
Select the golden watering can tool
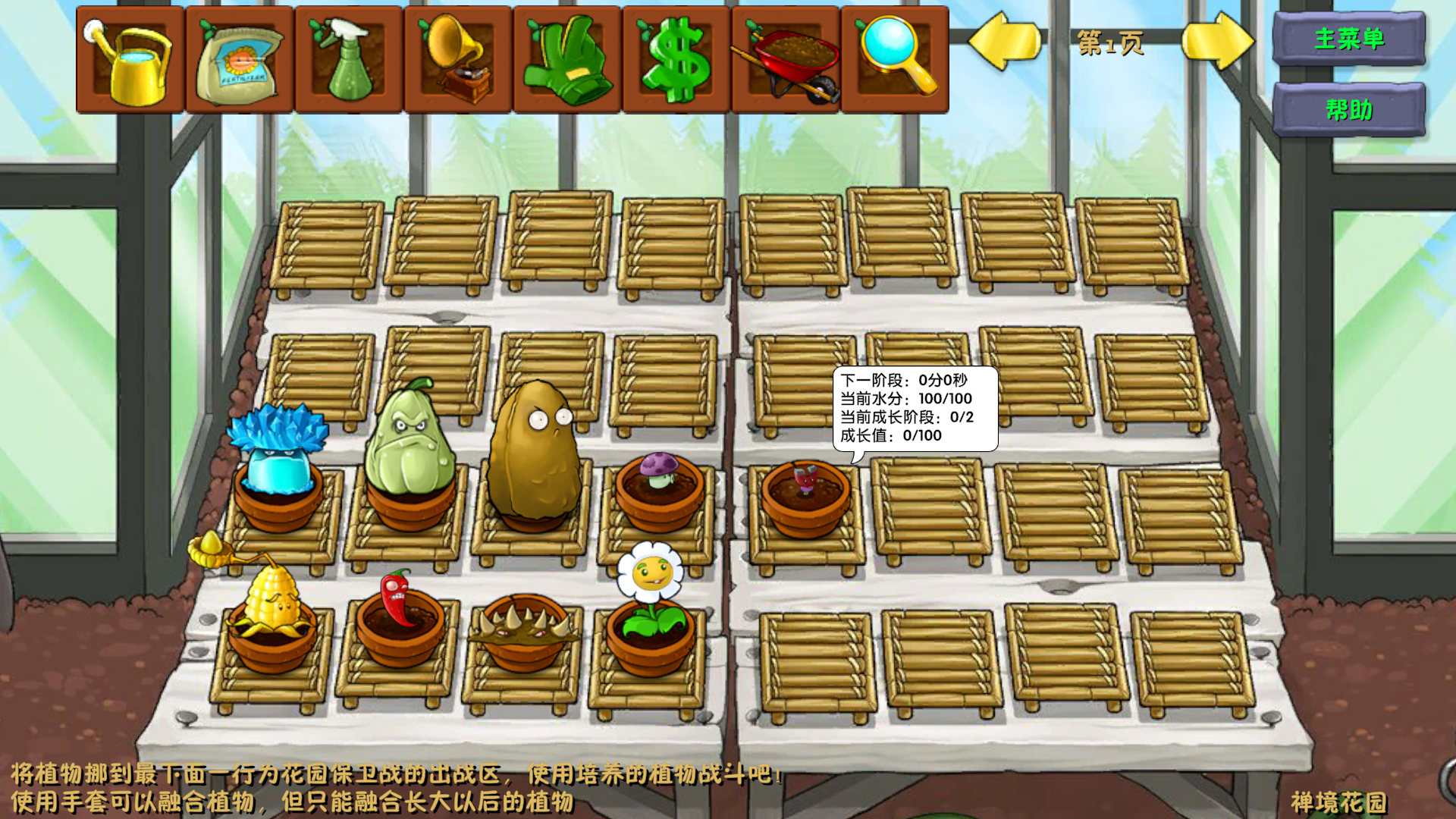click(x=130, y=61)
